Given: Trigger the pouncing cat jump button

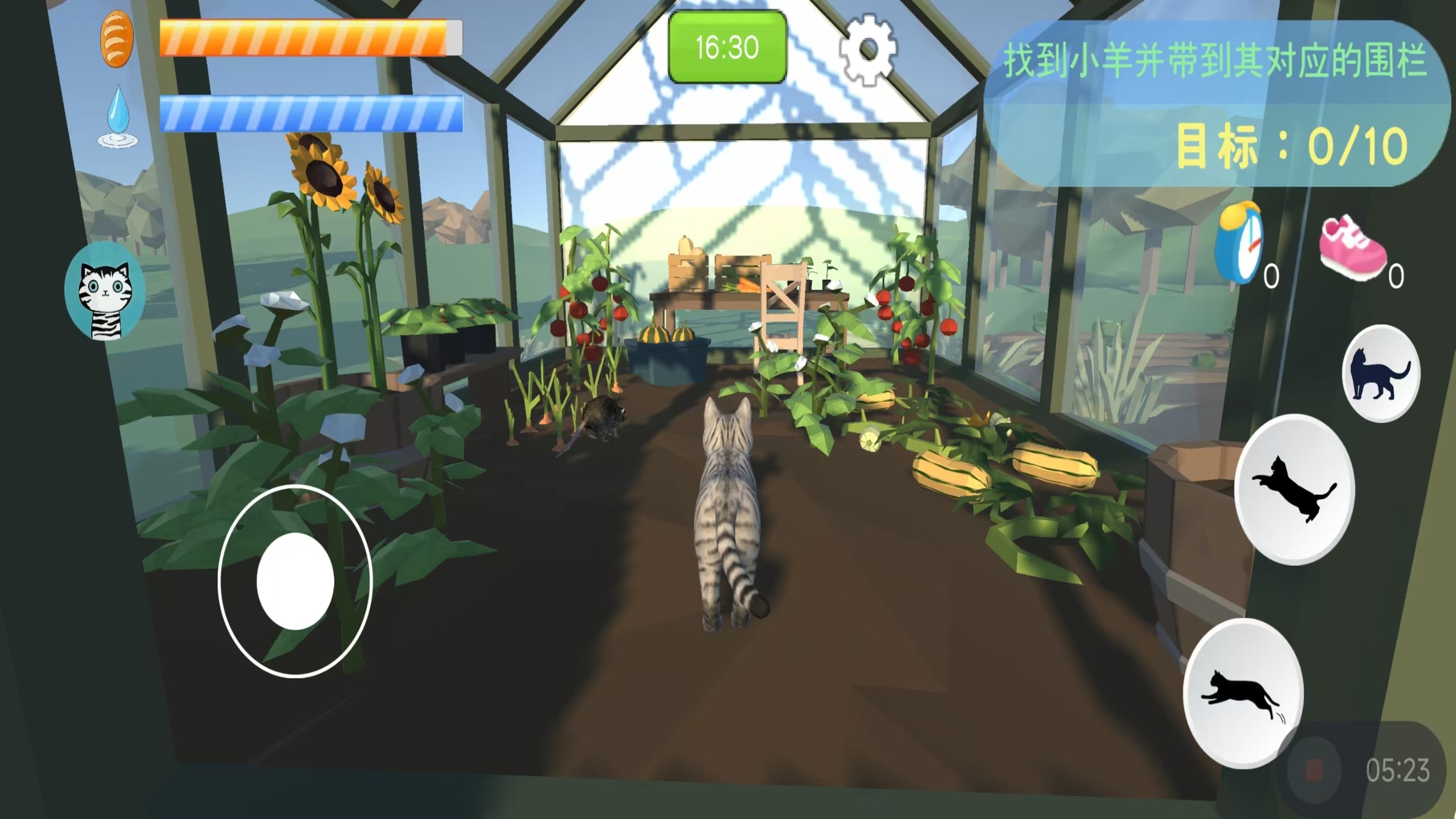Looking at the screenshot, I should point(1294,489).
